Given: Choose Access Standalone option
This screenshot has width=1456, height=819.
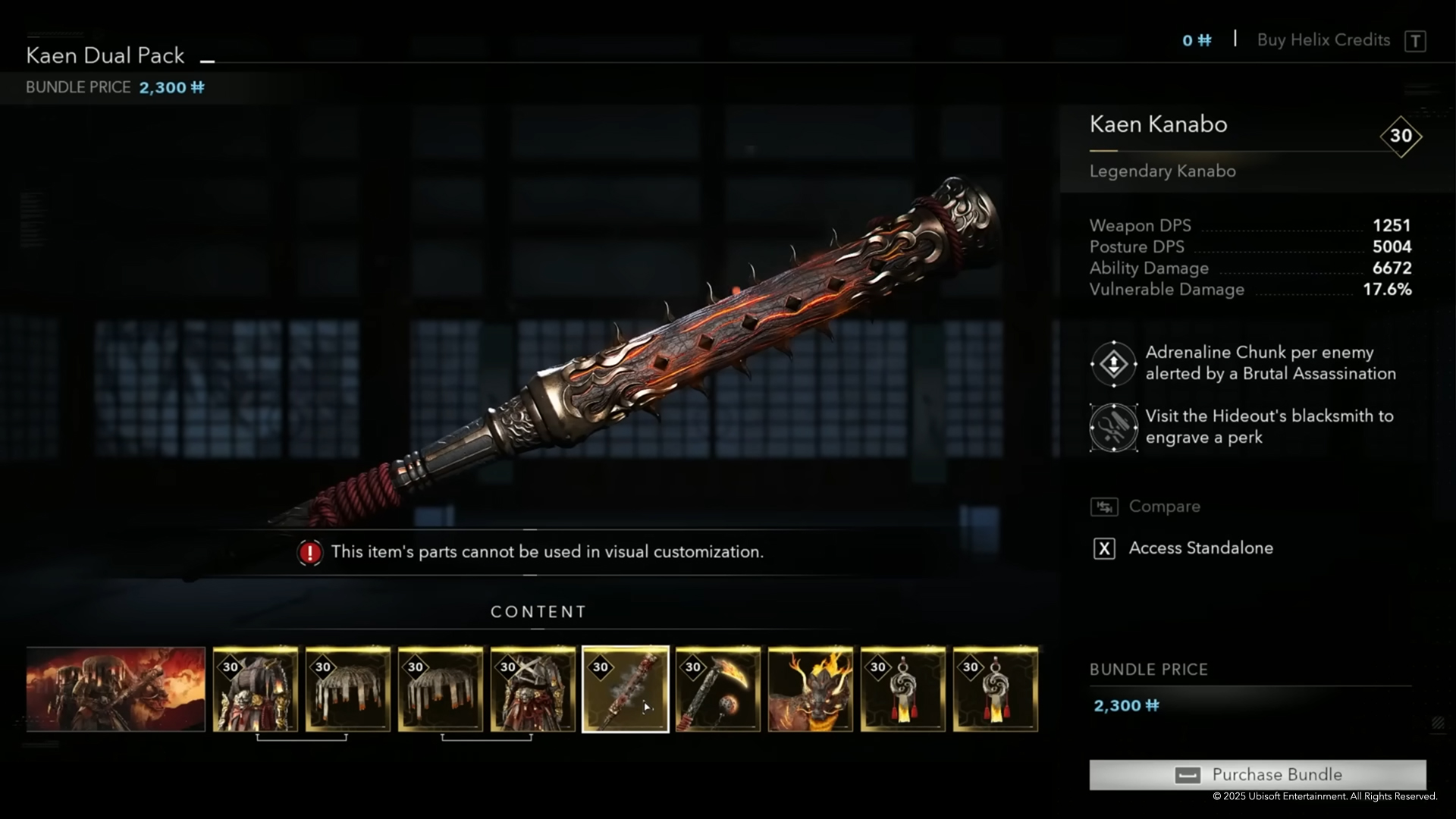Looking at the screenshot, I should 1200,548.
